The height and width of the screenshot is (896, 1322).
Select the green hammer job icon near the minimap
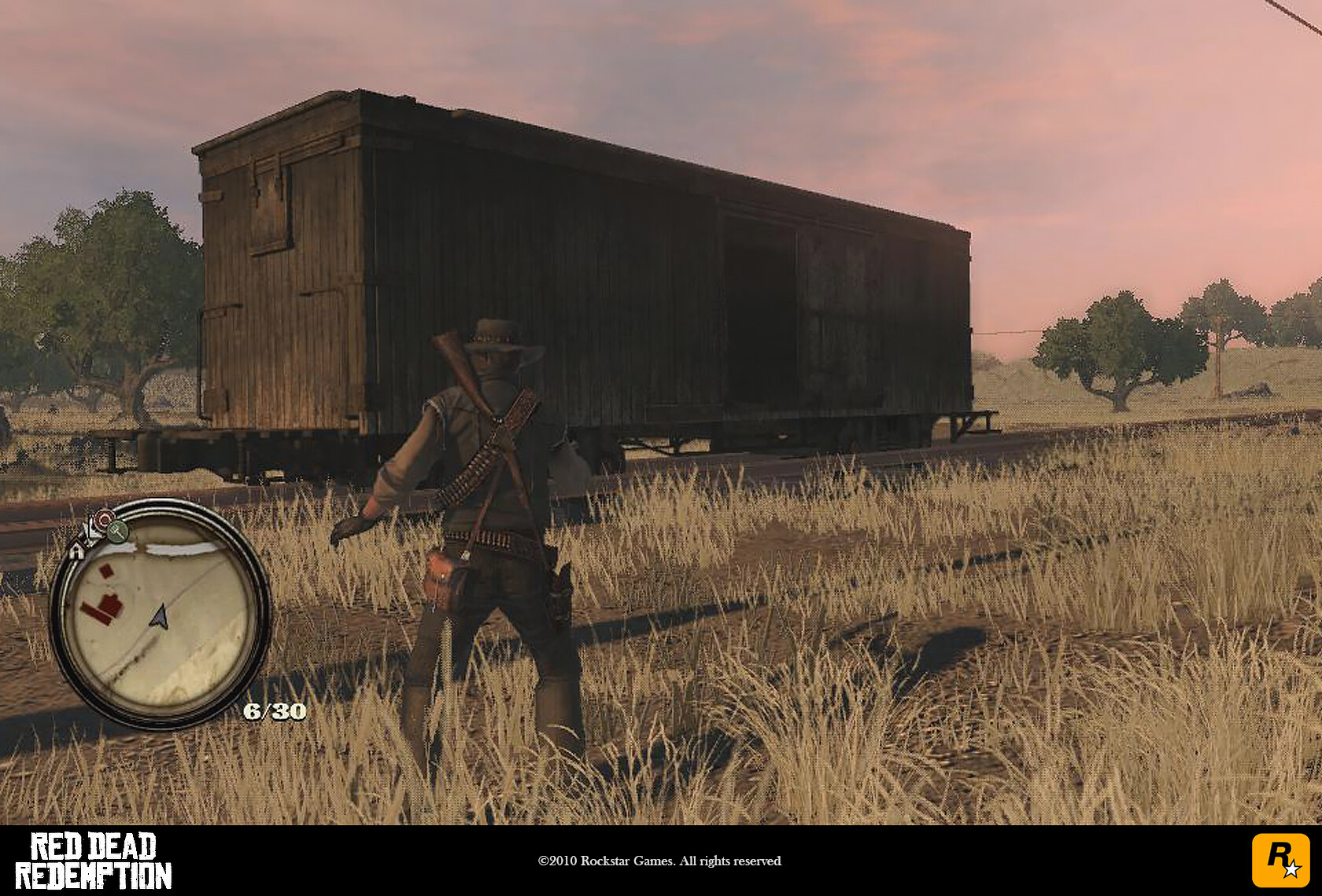[x=116, y=532]
